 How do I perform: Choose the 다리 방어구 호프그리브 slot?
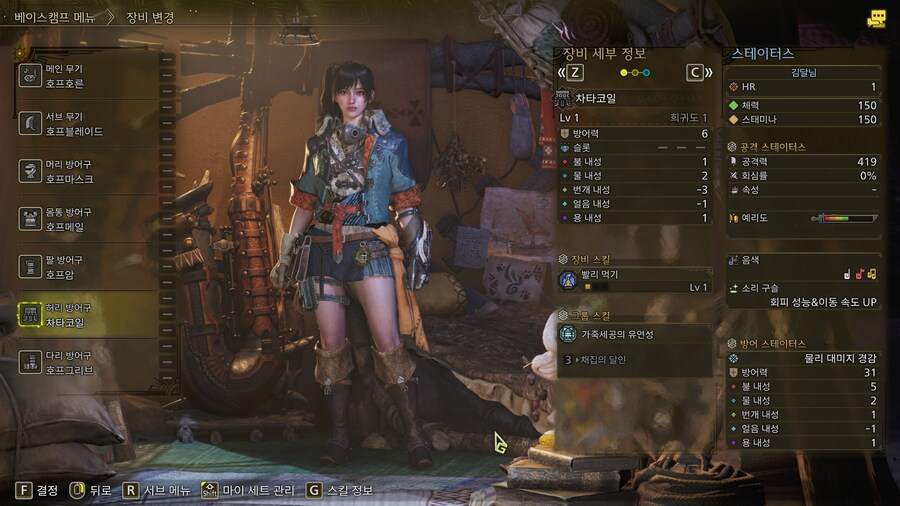pyautogui.click(x=88, y=362)
